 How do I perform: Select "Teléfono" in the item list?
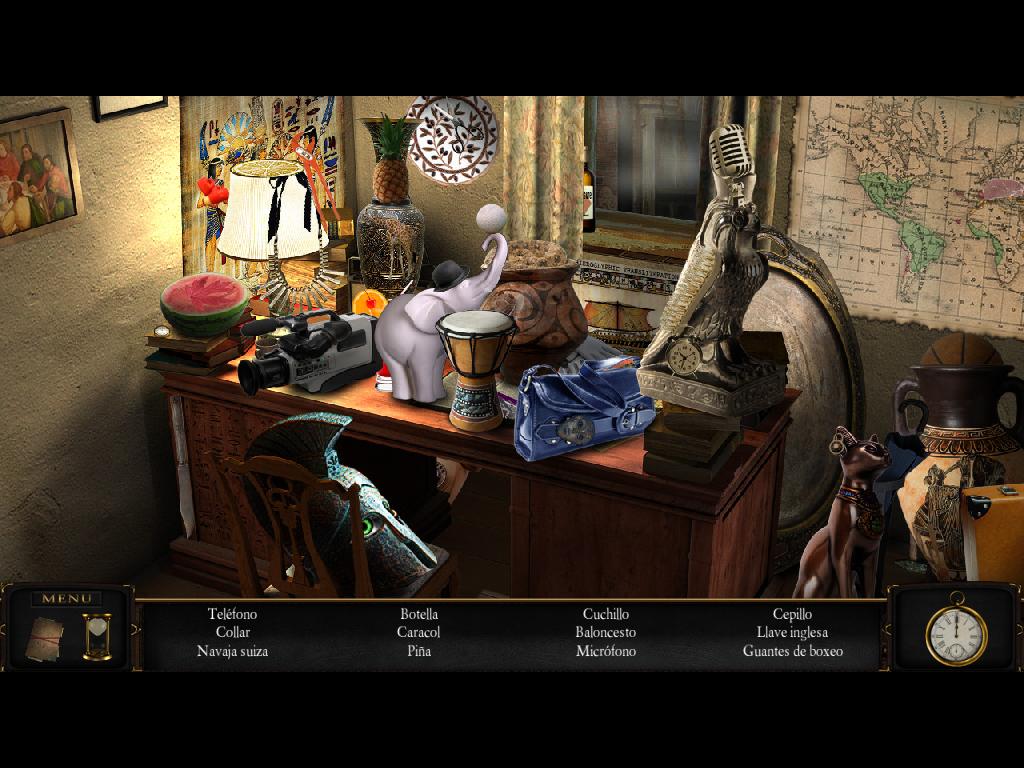[232, 614]
